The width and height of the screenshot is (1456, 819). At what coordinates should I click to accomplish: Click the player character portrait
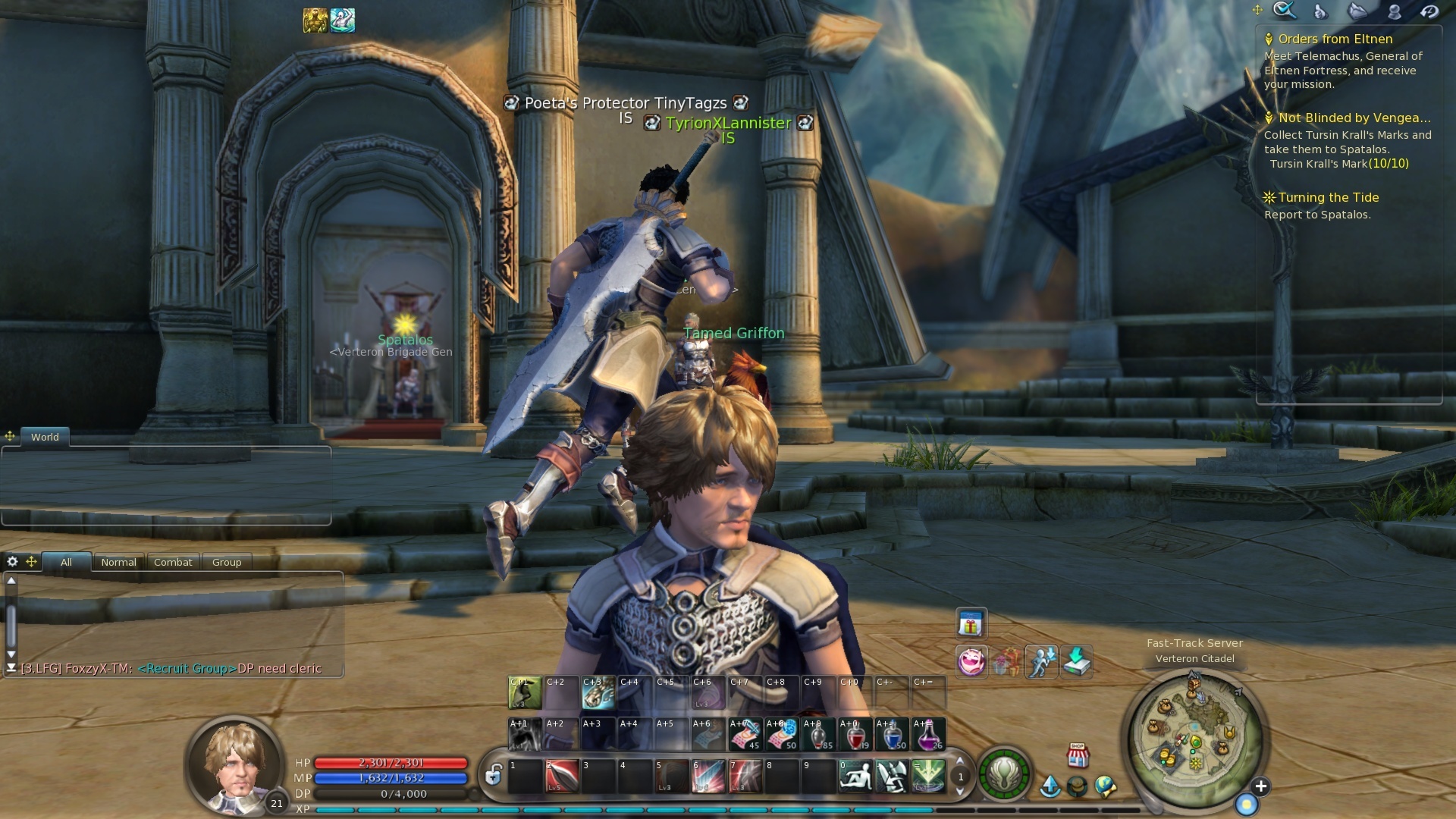coord(235,764)
